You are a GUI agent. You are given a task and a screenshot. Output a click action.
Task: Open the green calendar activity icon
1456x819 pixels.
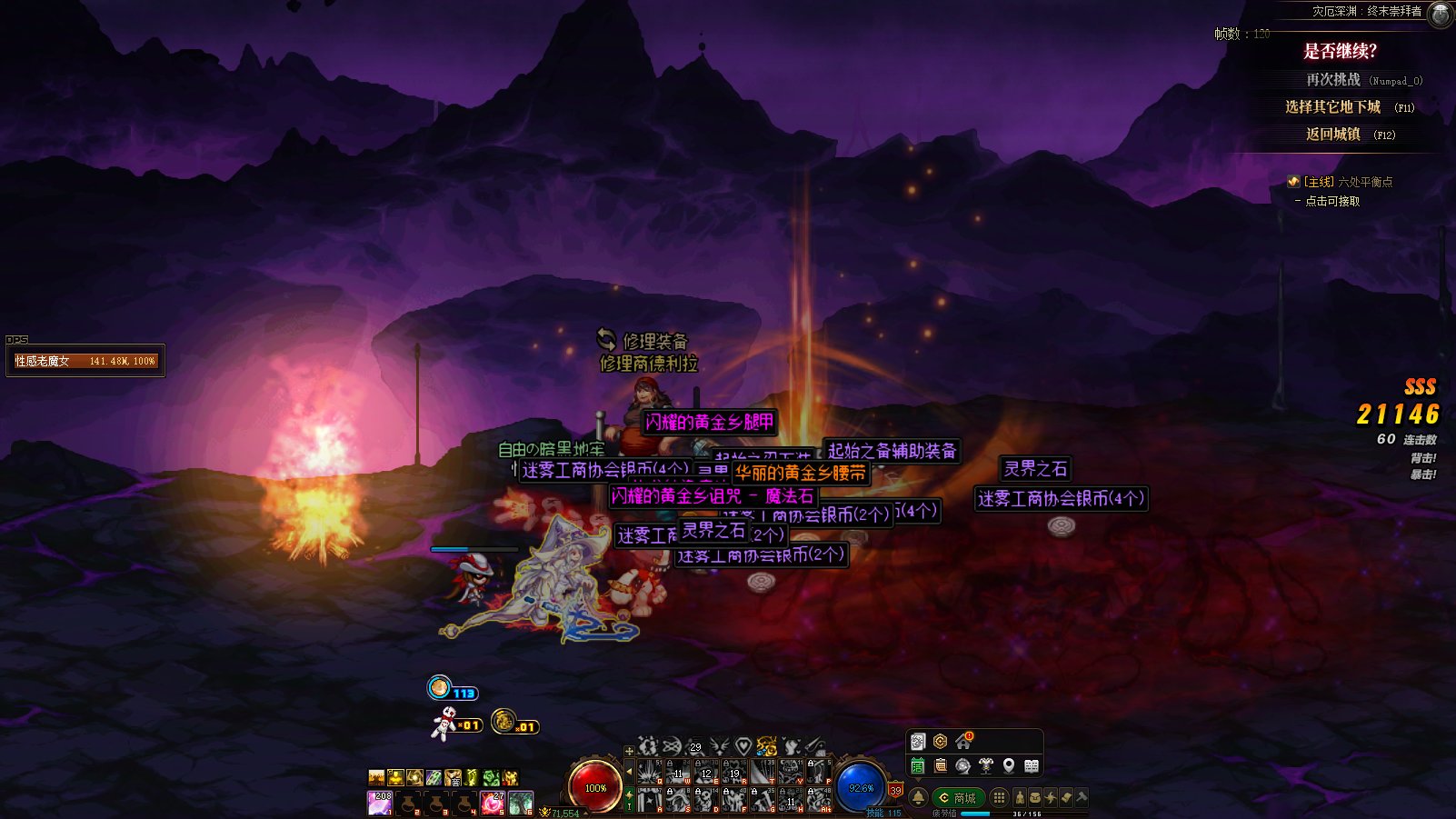point(918,766)
